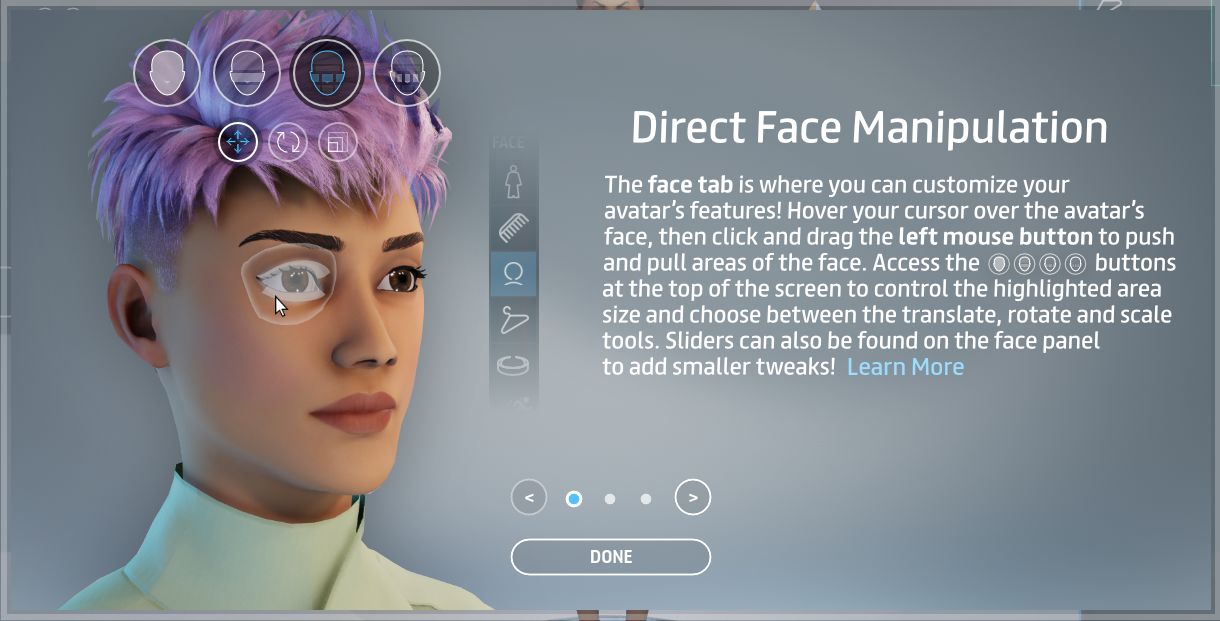Select the highlighted first page dot
Viewport: 1220px width, 621px height.
574,498
